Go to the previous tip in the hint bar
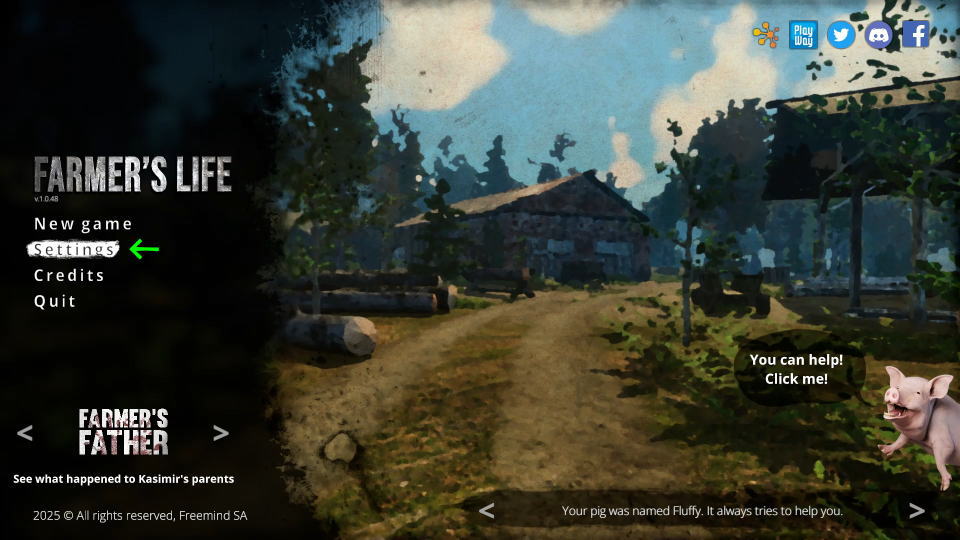The height and width of the screenshot is (540, 960). click(x=487, y=511)
